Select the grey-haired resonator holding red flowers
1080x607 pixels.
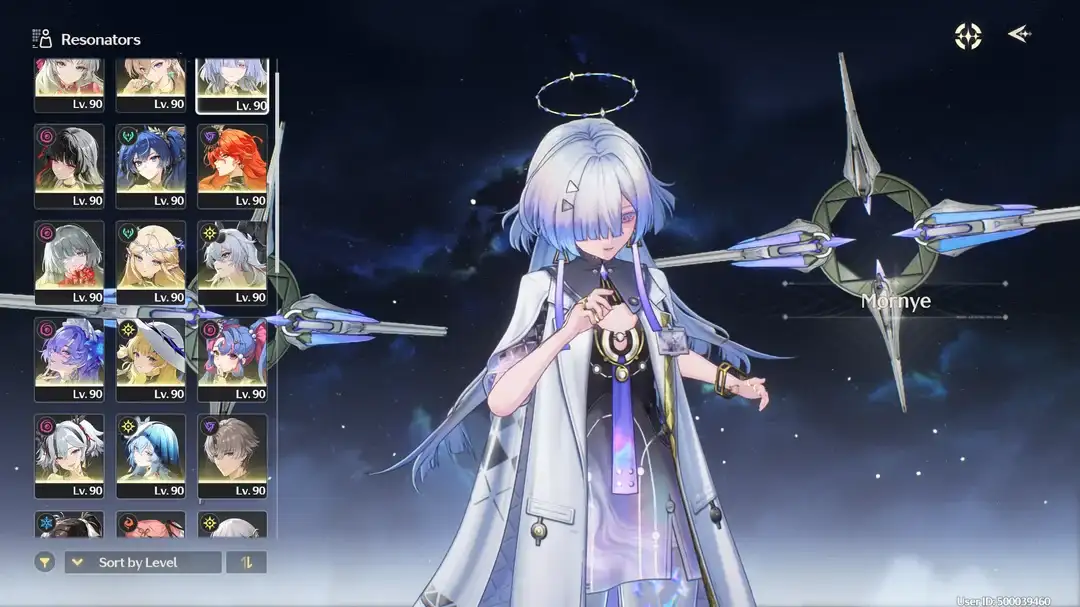[x=69, y=261]
